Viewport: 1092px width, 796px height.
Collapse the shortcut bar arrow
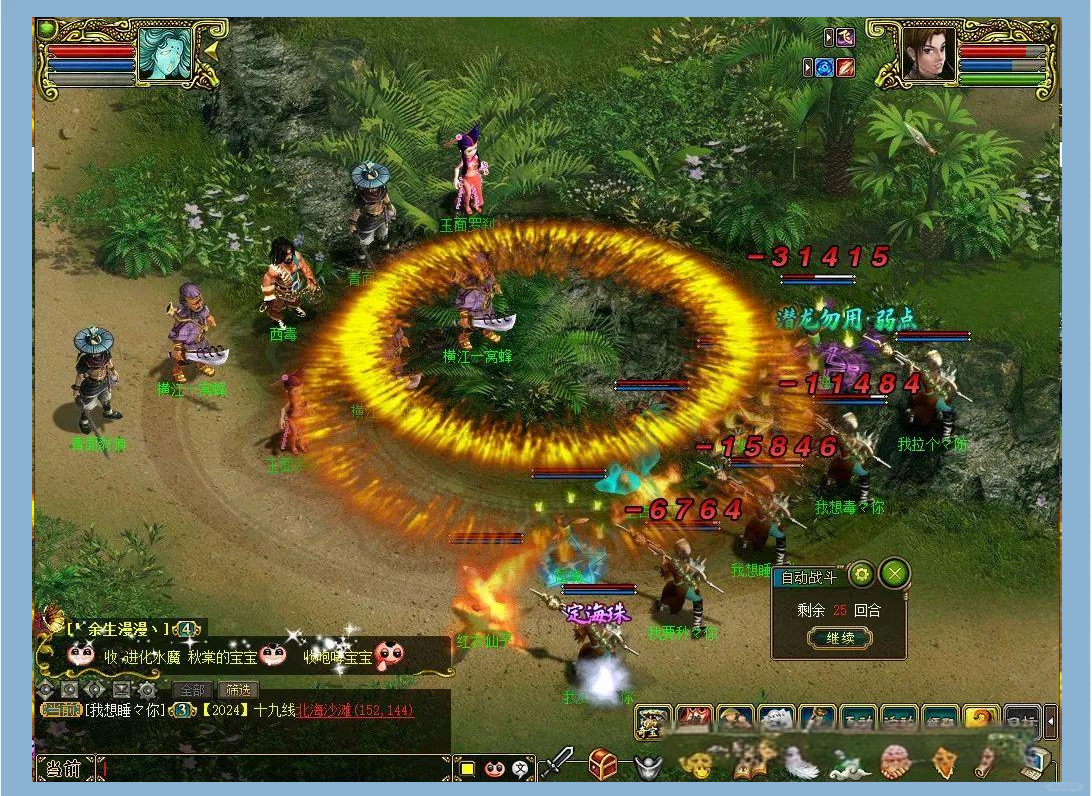tap(1050, 721)
